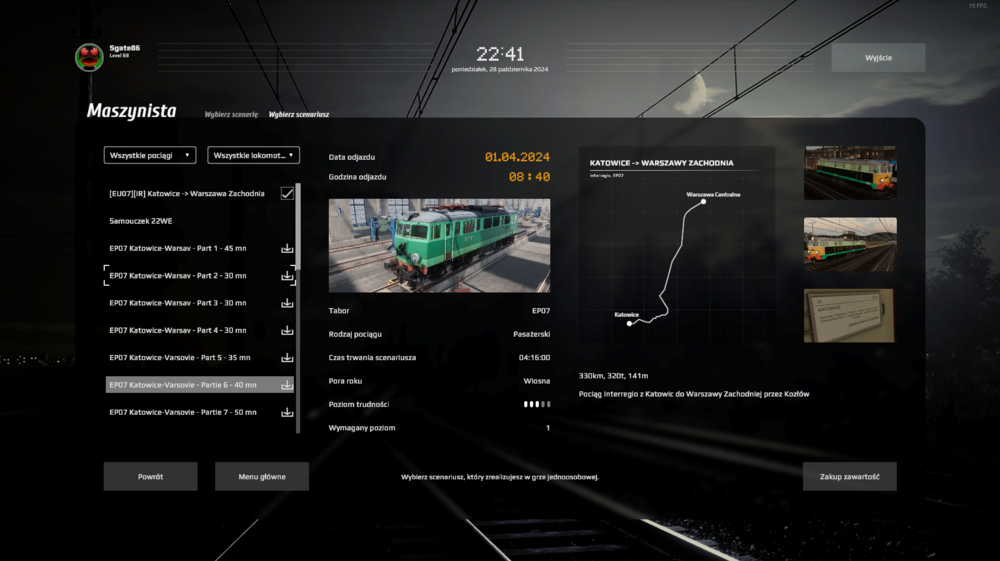This screenshot has width=1000, height=561.
Task: Open the Wszystkie lokomotywy dropdown
Action: coord(253,155)
